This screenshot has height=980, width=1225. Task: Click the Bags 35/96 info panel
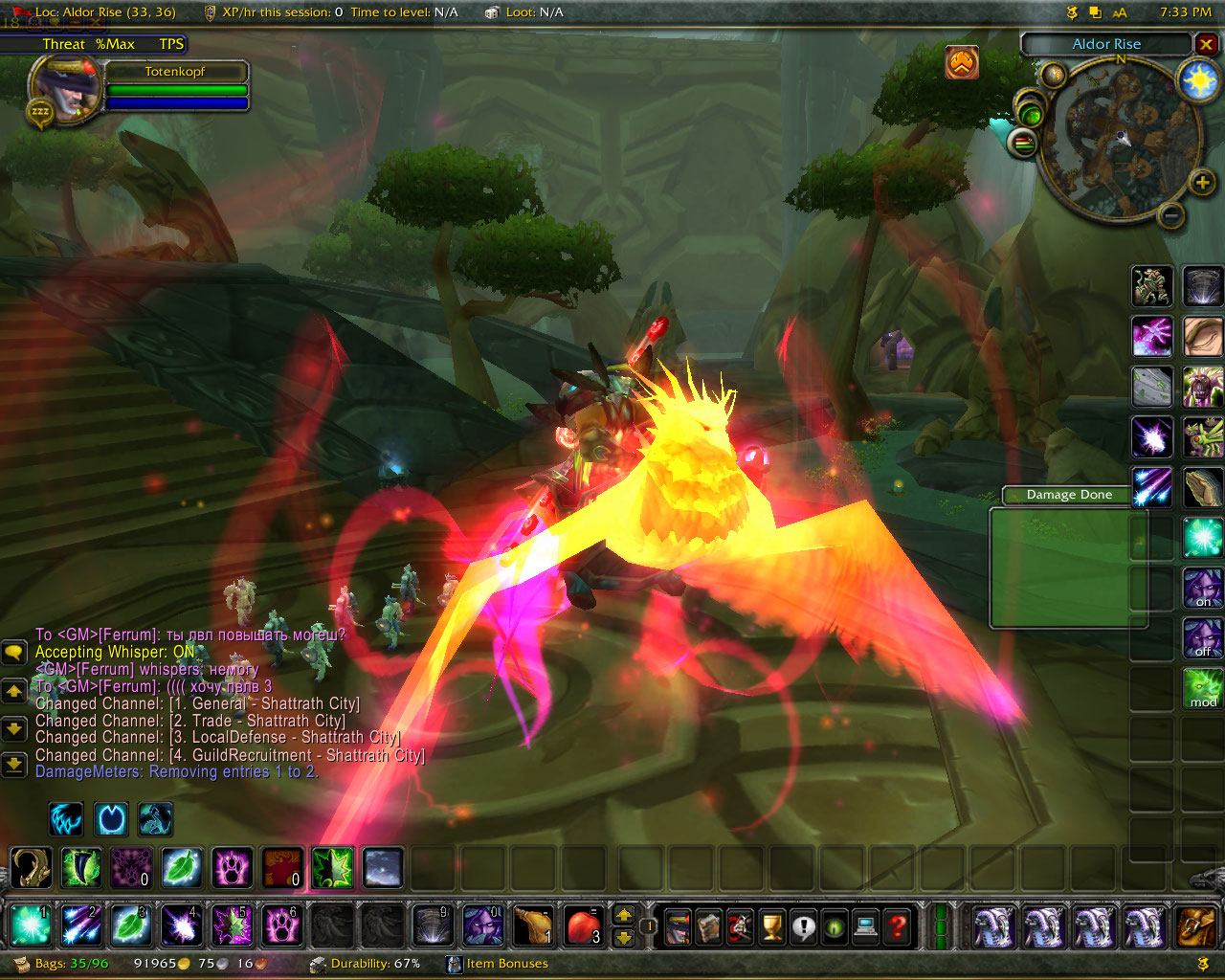(x=61, y=964)
